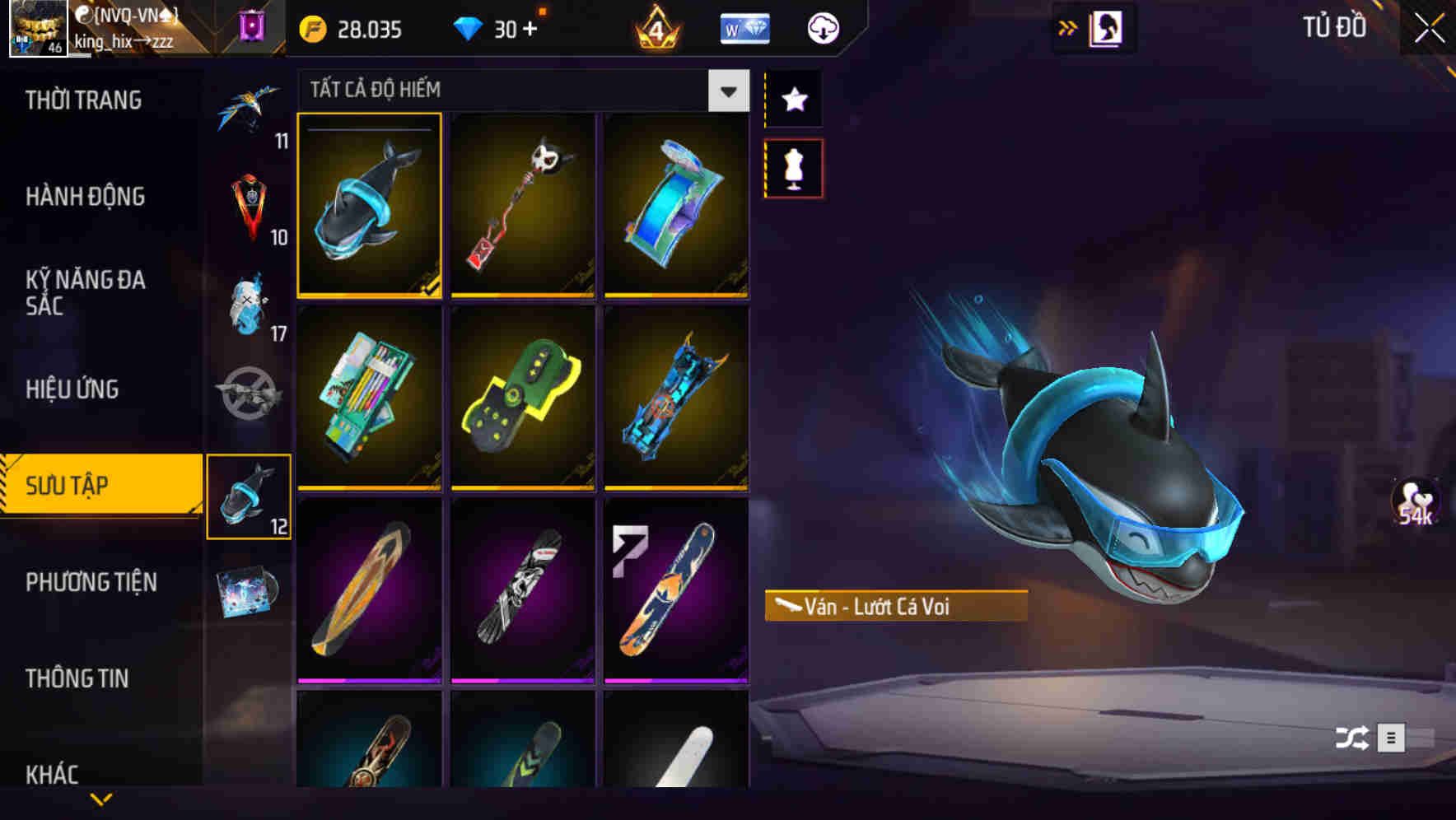
Task: Expand the collapsed panel arrows near top right
Action: pos(1068,27)
